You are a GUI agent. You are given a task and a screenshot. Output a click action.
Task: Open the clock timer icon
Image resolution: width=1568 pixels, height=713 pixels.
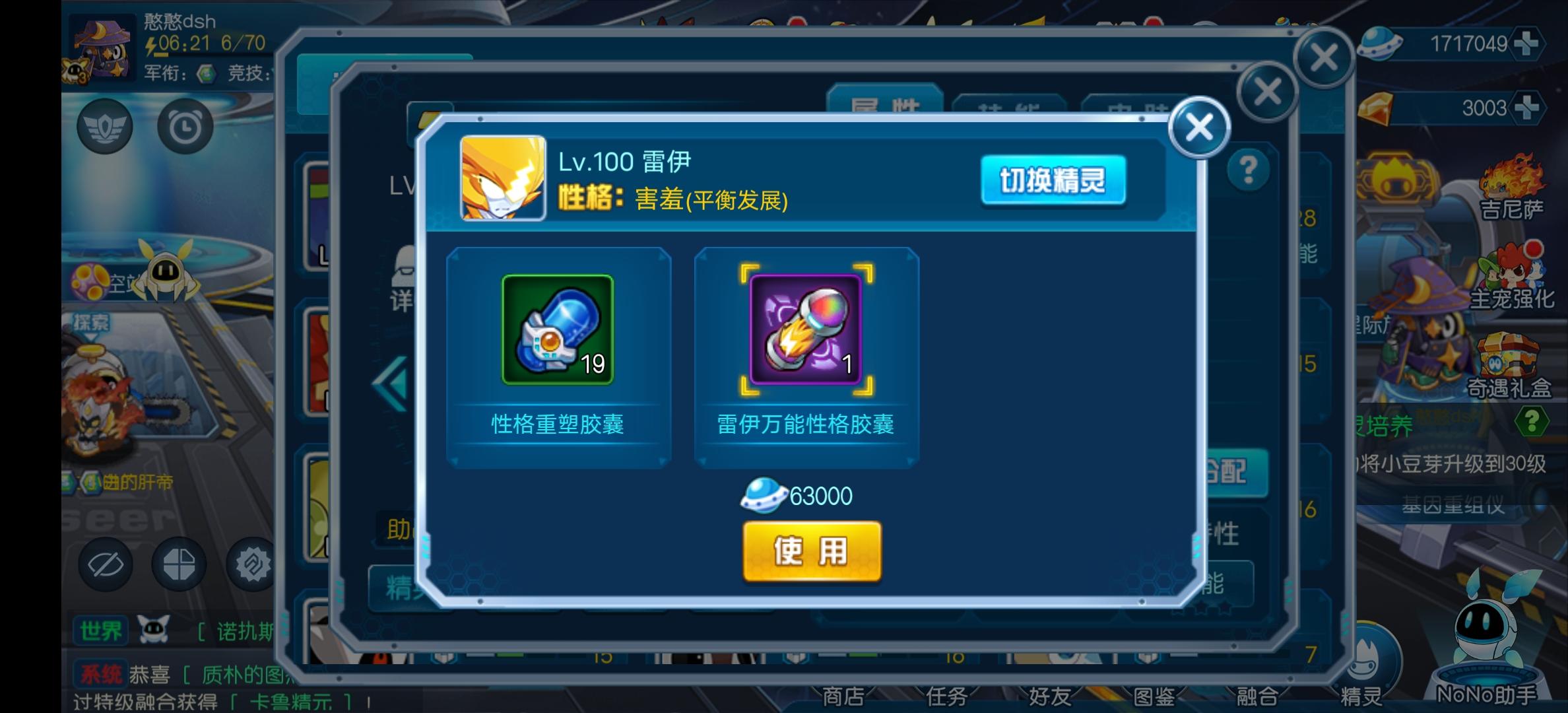(x=185, y=125)
